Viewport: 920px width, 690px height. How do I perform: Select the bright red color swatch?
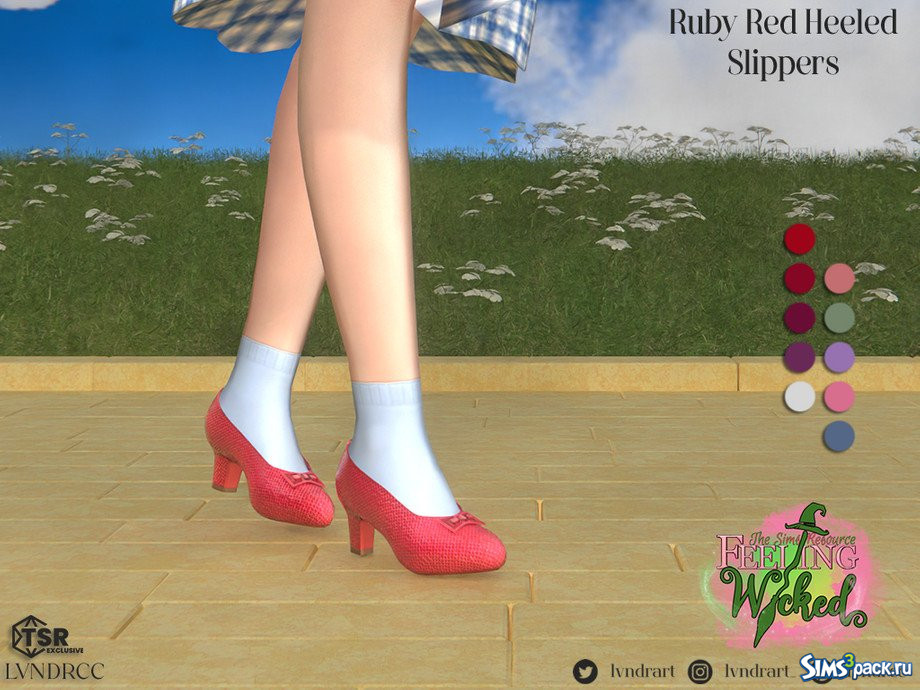(799, 239)
